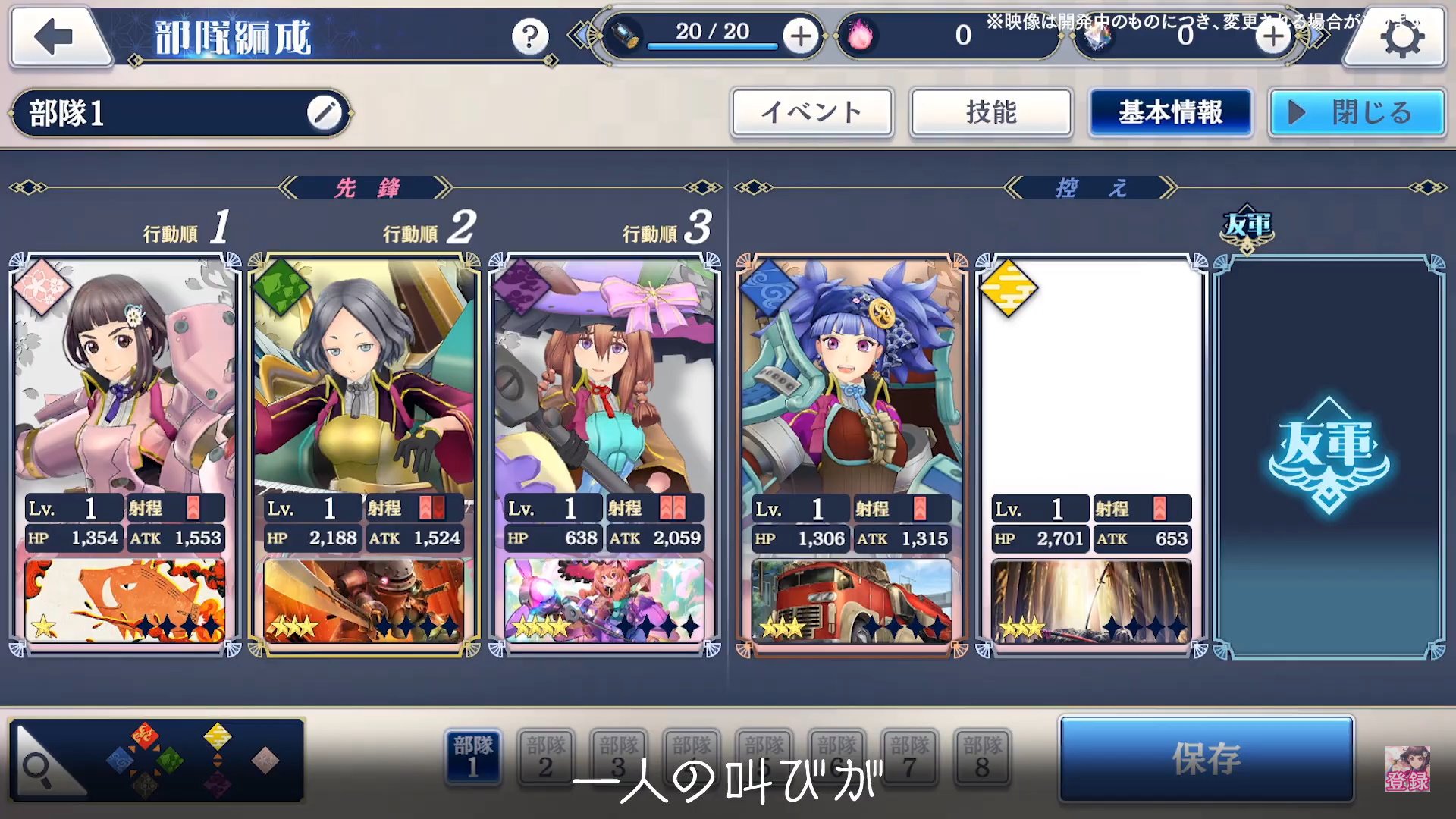Screen dimensions: 1456x819
Task: Go back with the arrow button
Action: click(x=56, y=36)
